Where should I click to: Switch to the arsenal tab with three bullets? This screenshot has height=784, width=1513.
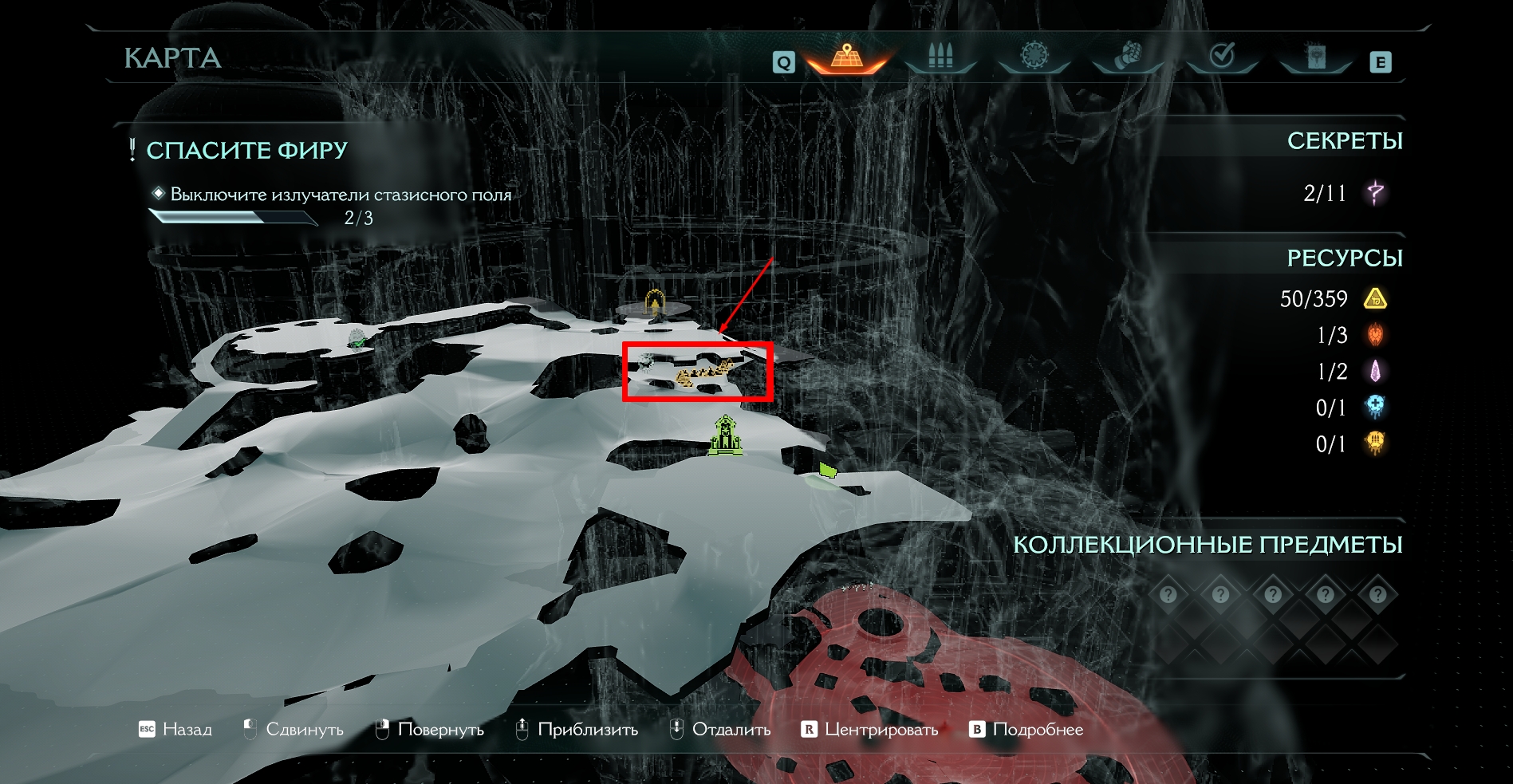point(940,57)
